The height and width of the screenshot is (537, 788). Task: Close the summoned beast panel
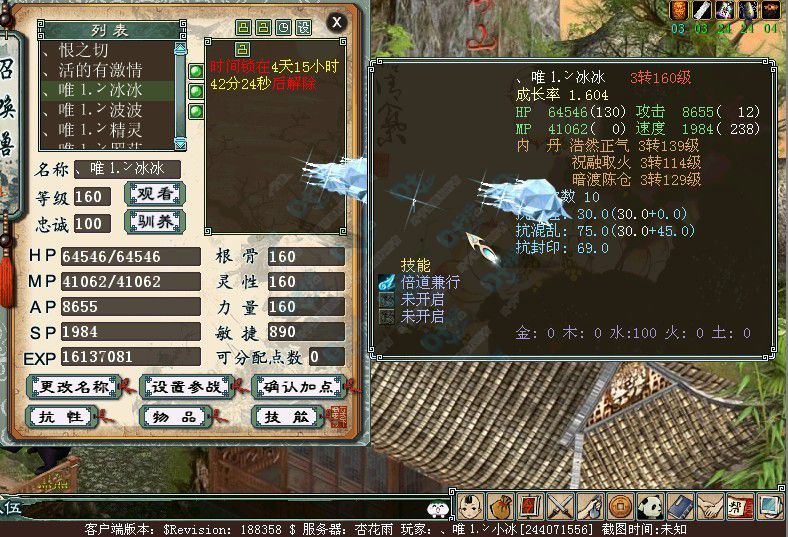point(337,22)
